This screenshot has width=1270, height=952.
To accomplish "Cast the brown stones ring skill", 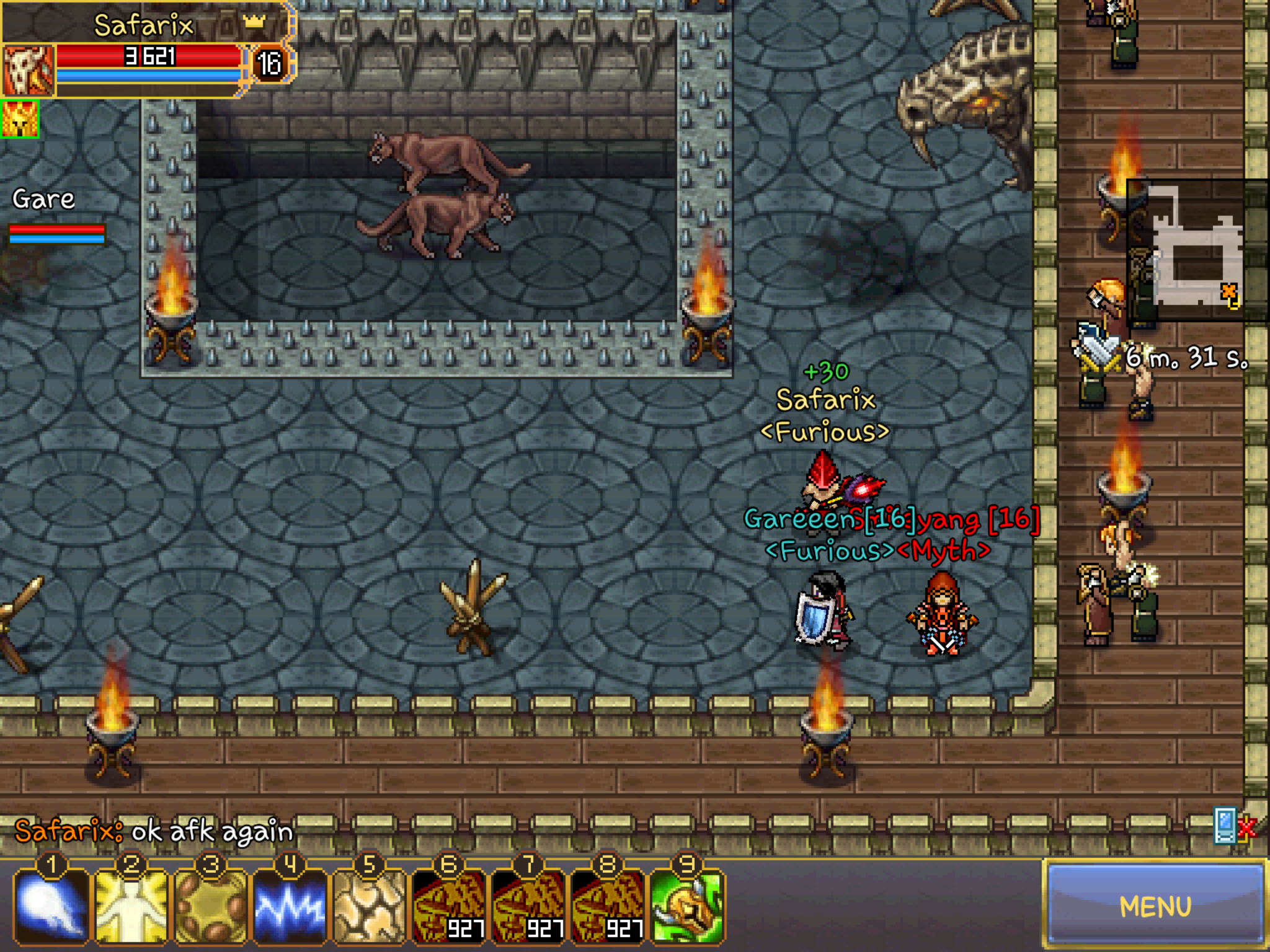I will (210, 906).
